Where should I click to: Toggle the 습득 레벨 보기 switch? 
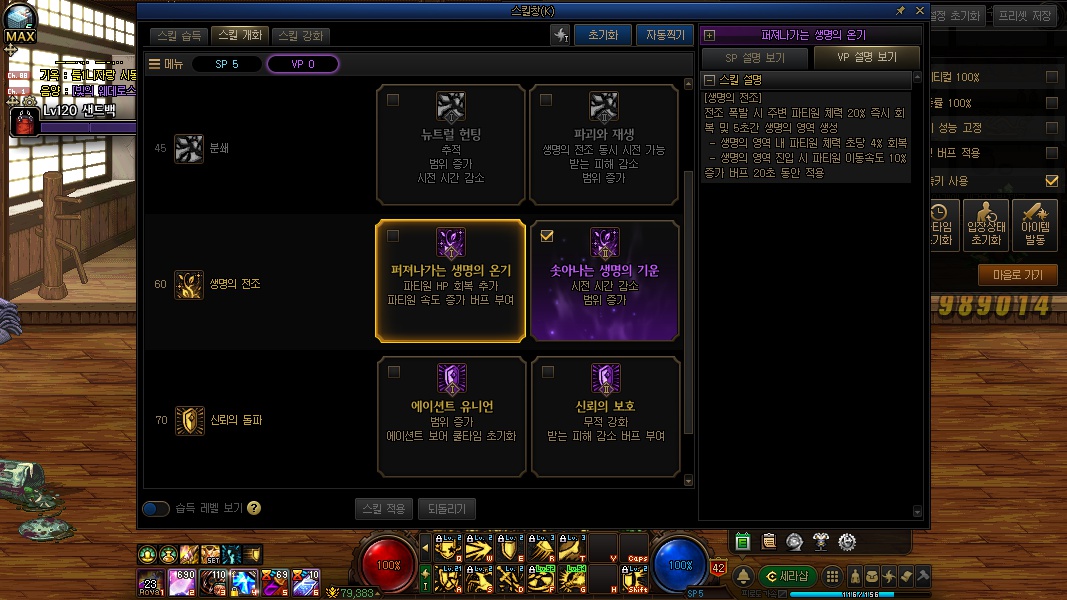point(156,509)
